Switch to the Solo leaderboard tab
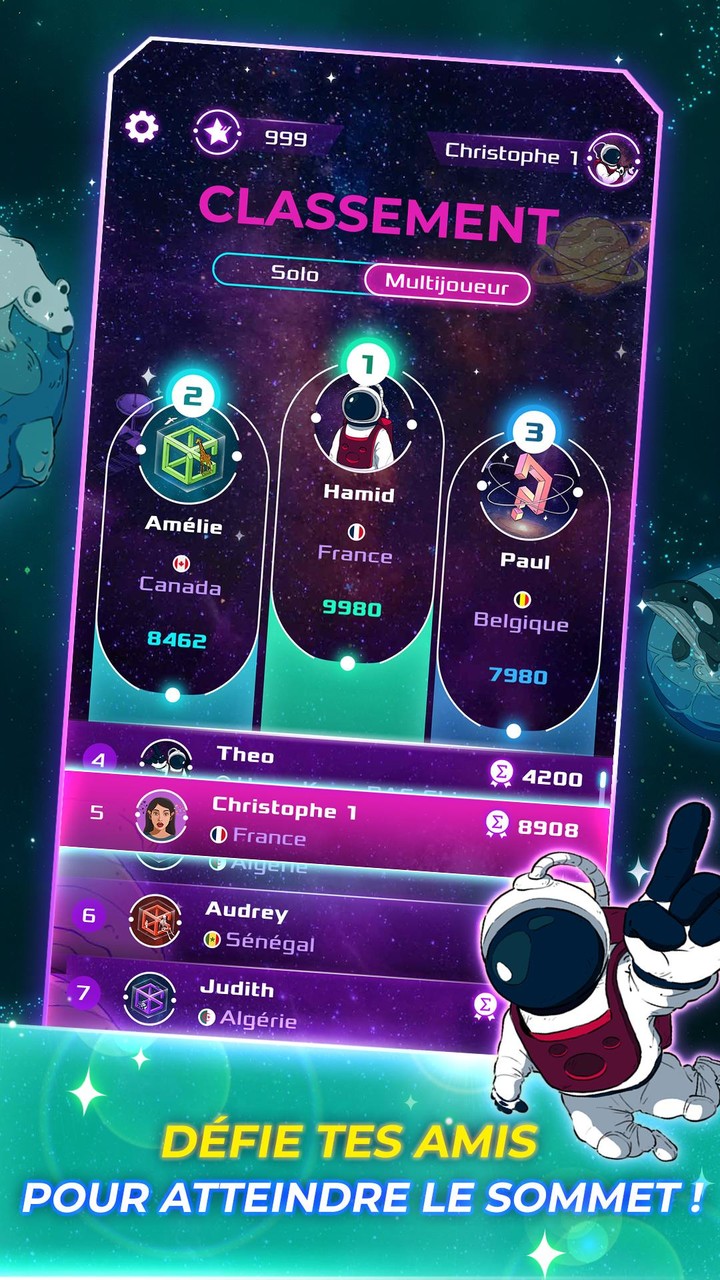Image resolution: width=720 pixels, height=1280 pixels. coord(295,273)
